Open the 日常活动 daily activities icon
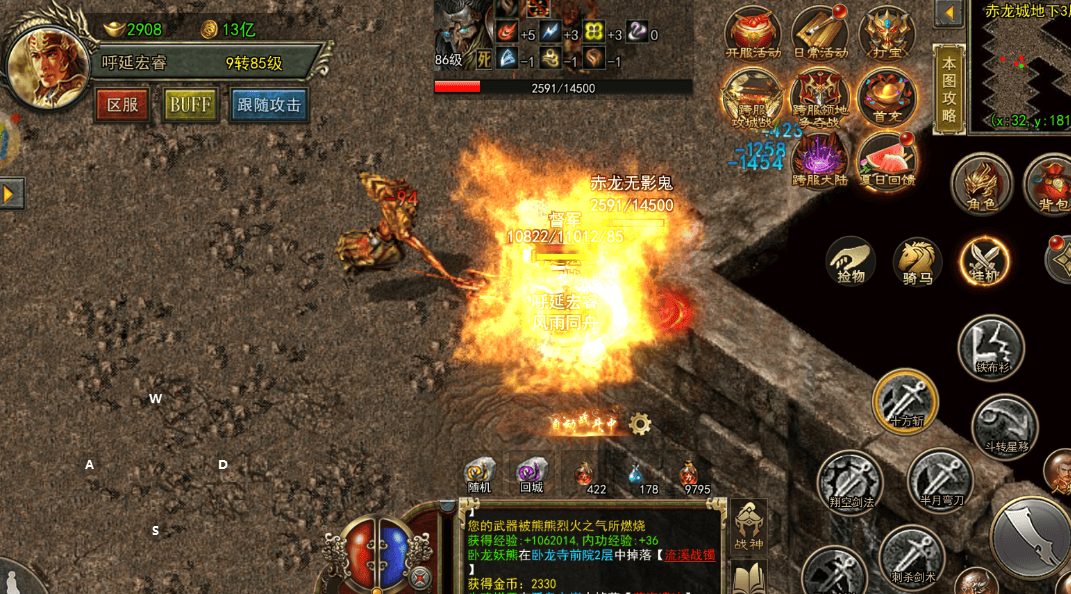The image size is (1071, 594). point(820,35)
